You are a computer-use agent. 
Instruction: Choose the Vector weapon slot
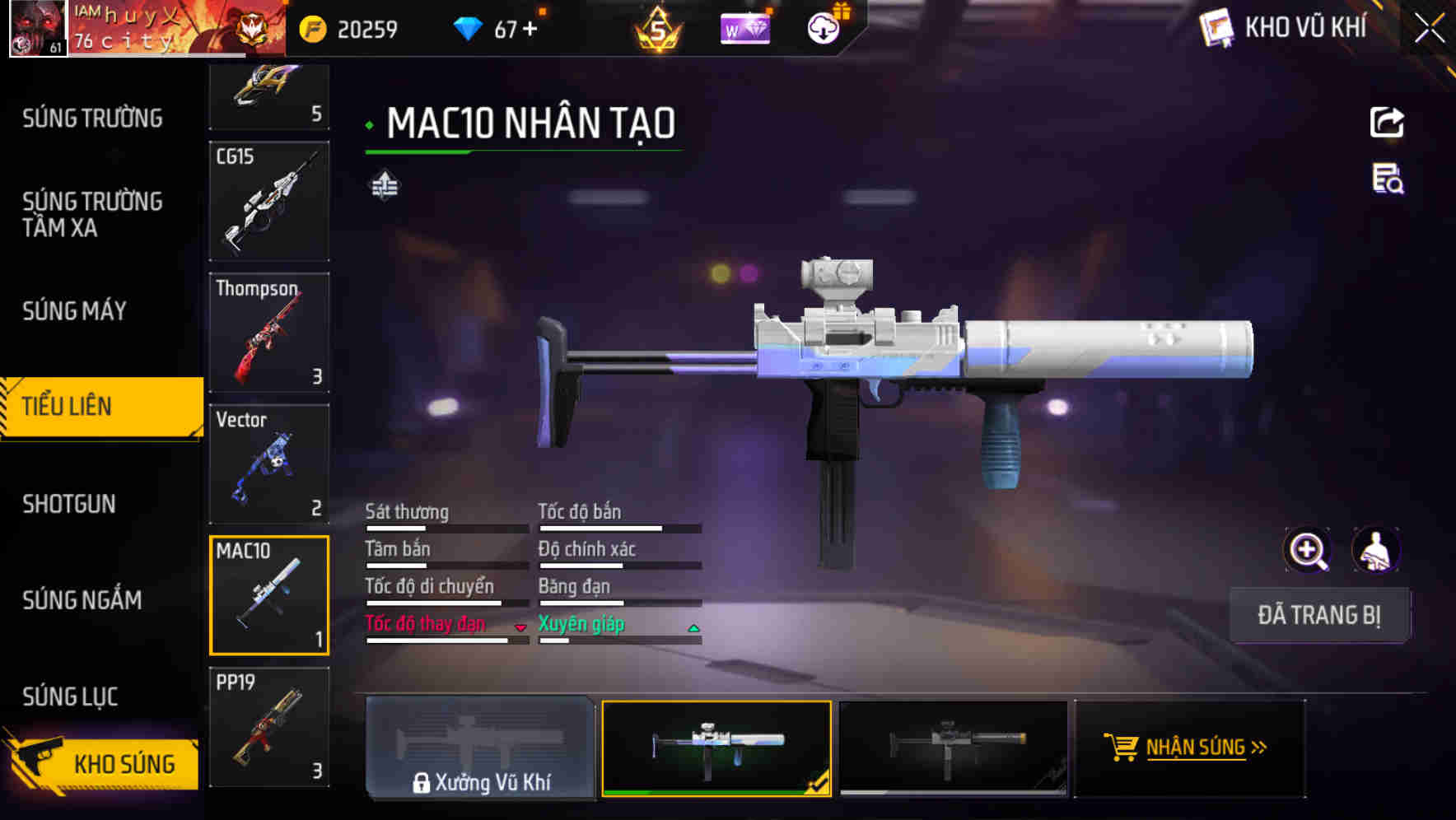269,464
